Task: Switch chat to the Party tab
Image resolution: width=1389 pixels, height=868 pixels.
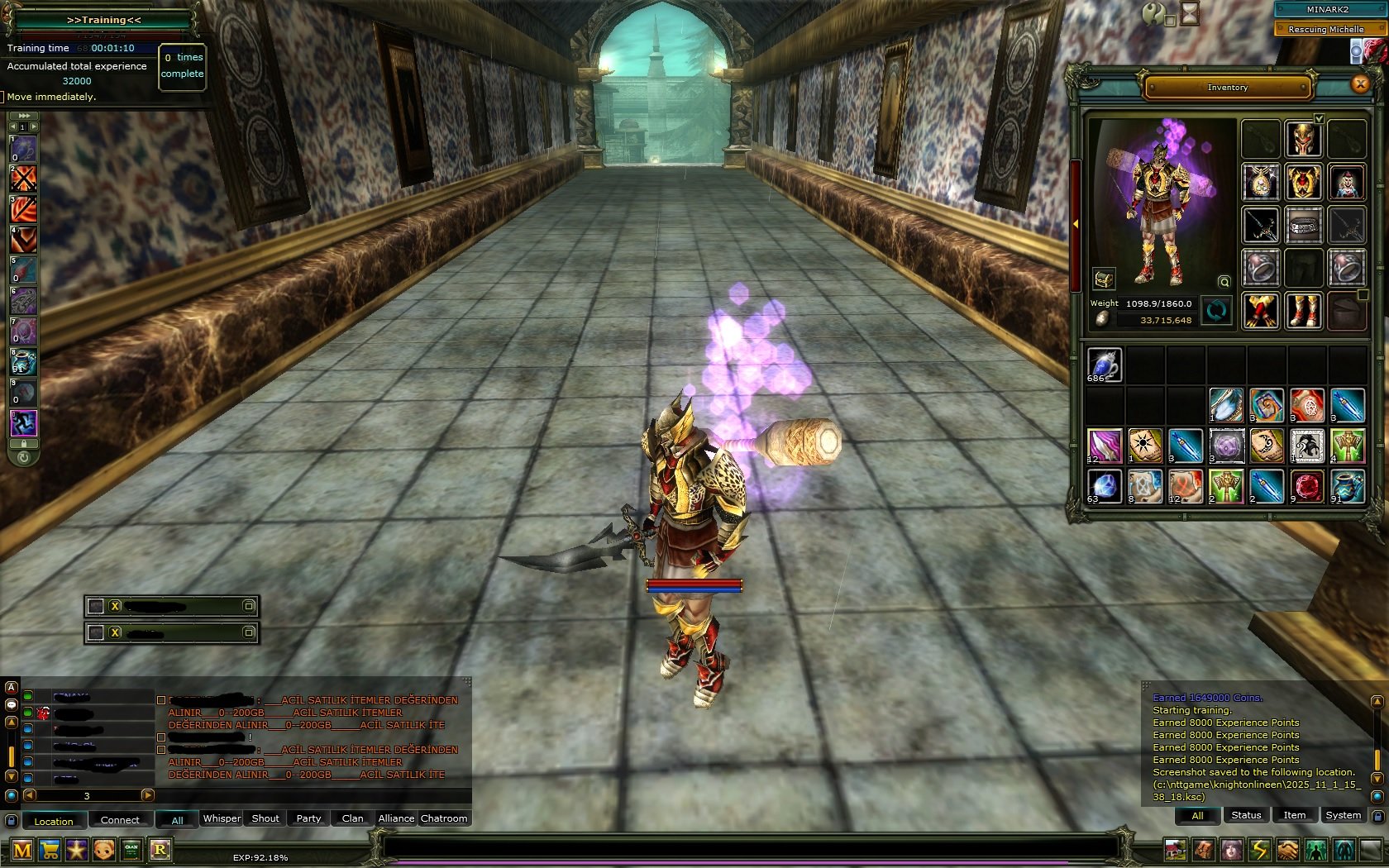Action: (308, 818)
